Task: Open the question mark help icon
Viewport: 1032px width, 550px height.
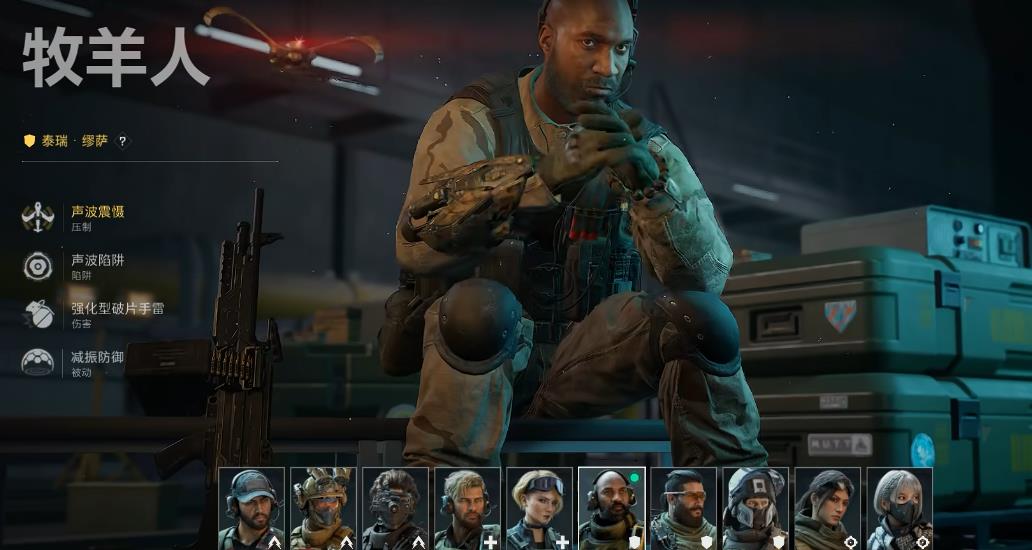Action: (123, 141)
